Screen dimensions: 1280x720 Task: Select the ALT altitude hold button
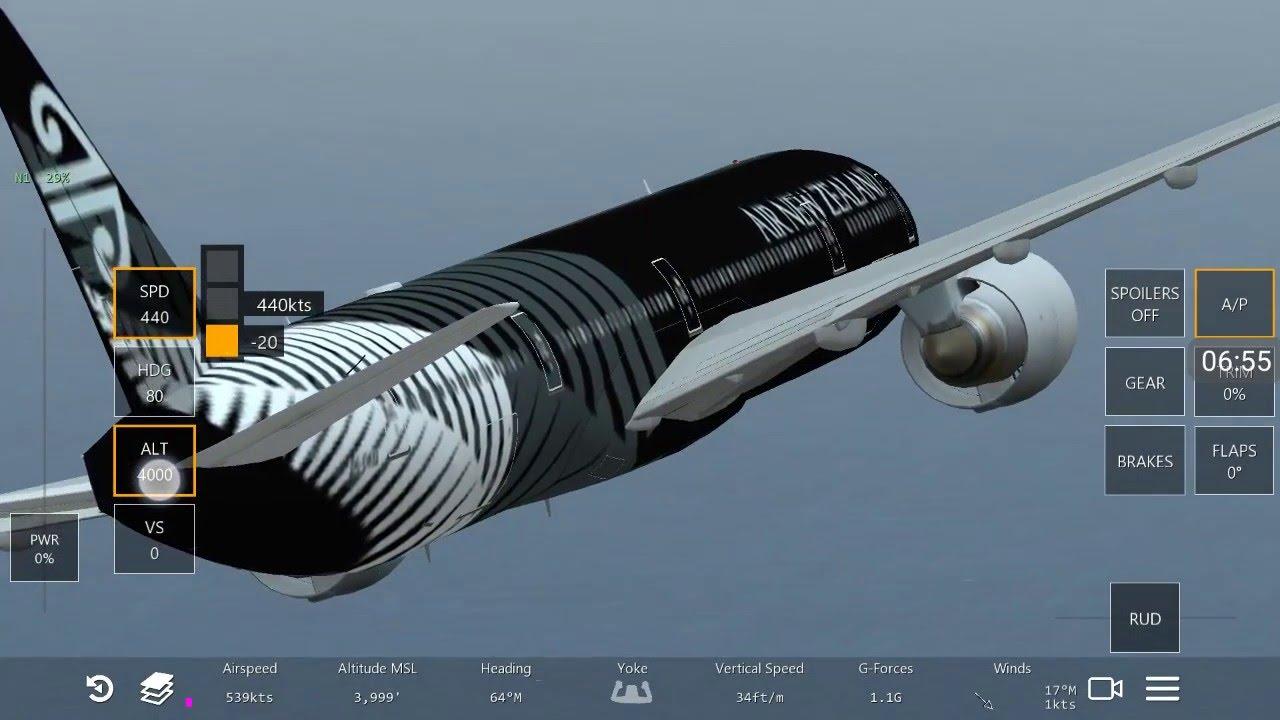click(x=154, y=461)
